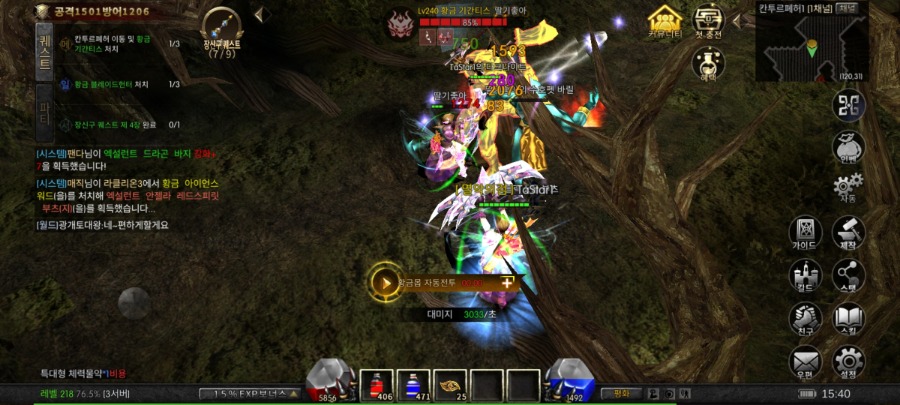Open the settings (설정) gear
The image size is (900, 405).
click(848, 361)
